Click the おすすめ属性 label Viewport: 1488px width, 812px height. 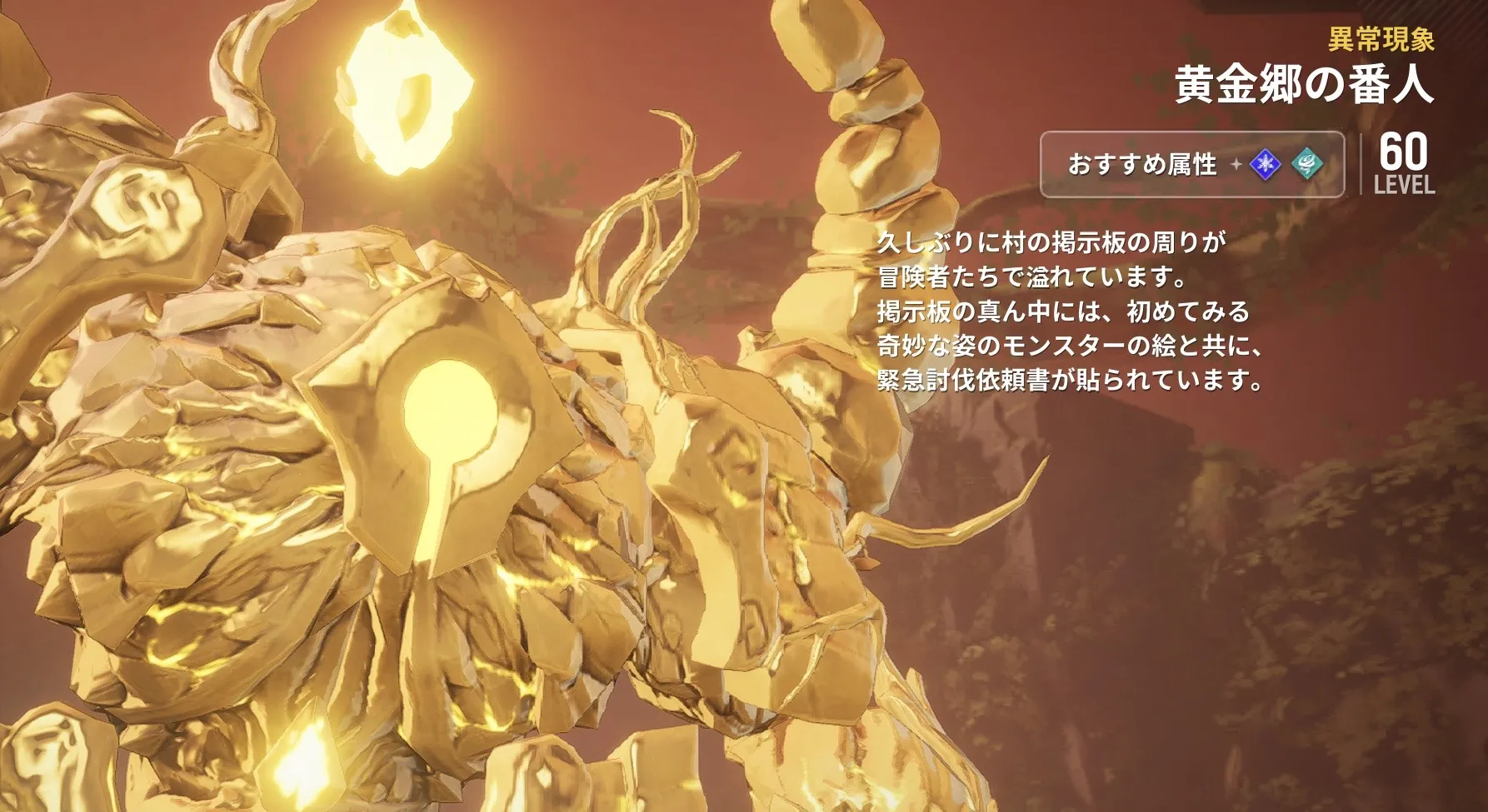click(1141, 165)
